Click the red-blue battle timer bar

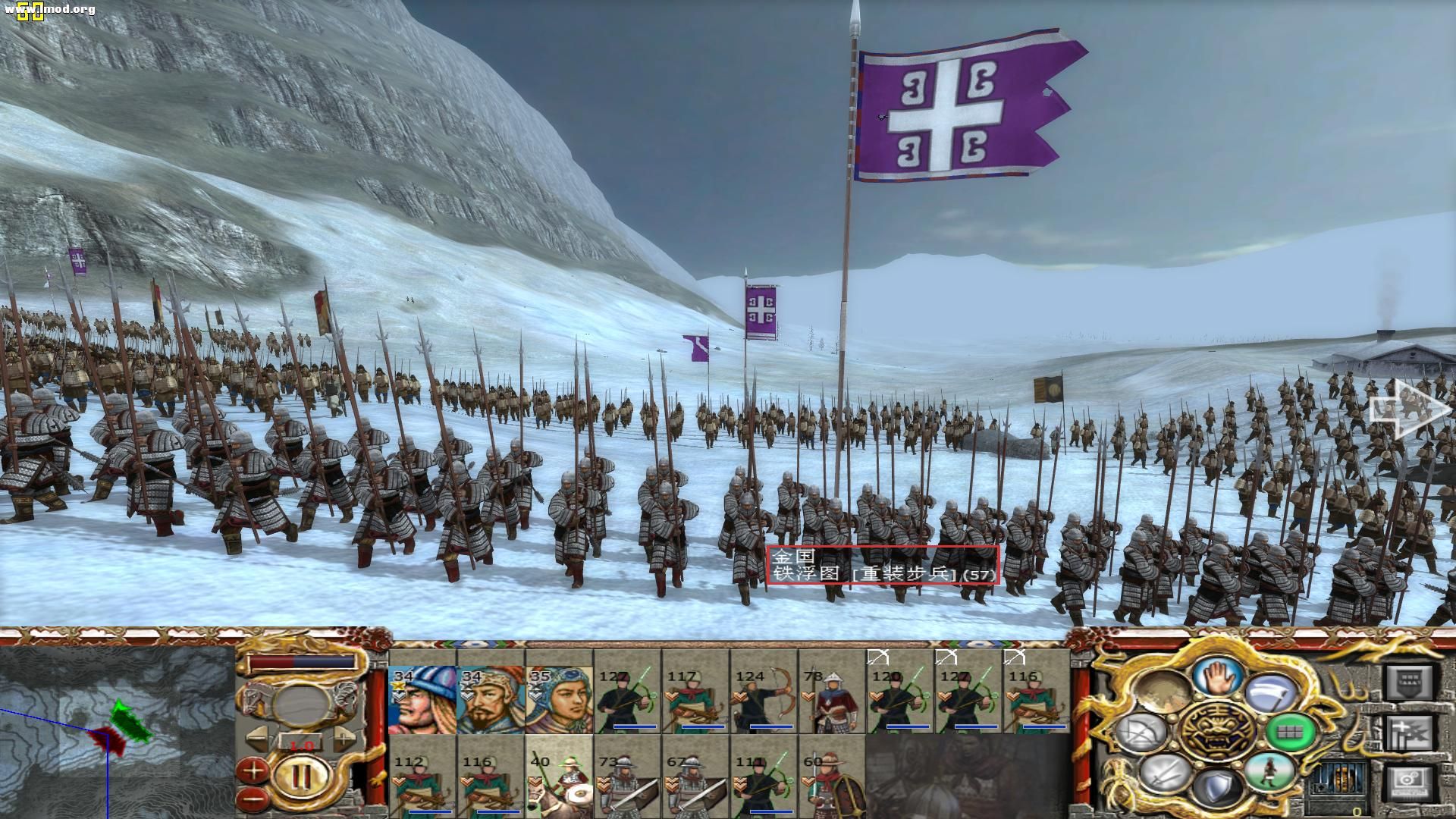click(302, 661)
